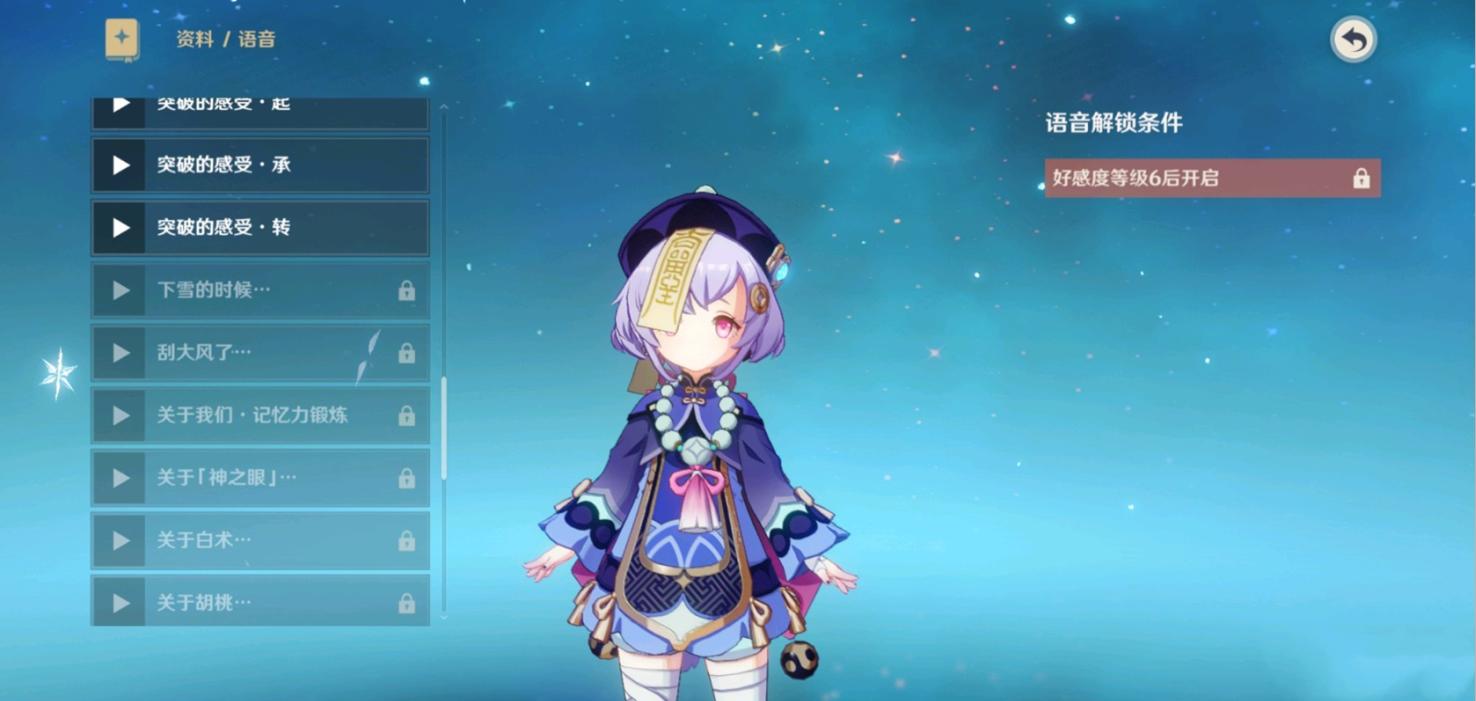Choose the 关于我们·记忆力锻炼 voice entry
This screenshot has height=701, width=1476.
(260, 415)
